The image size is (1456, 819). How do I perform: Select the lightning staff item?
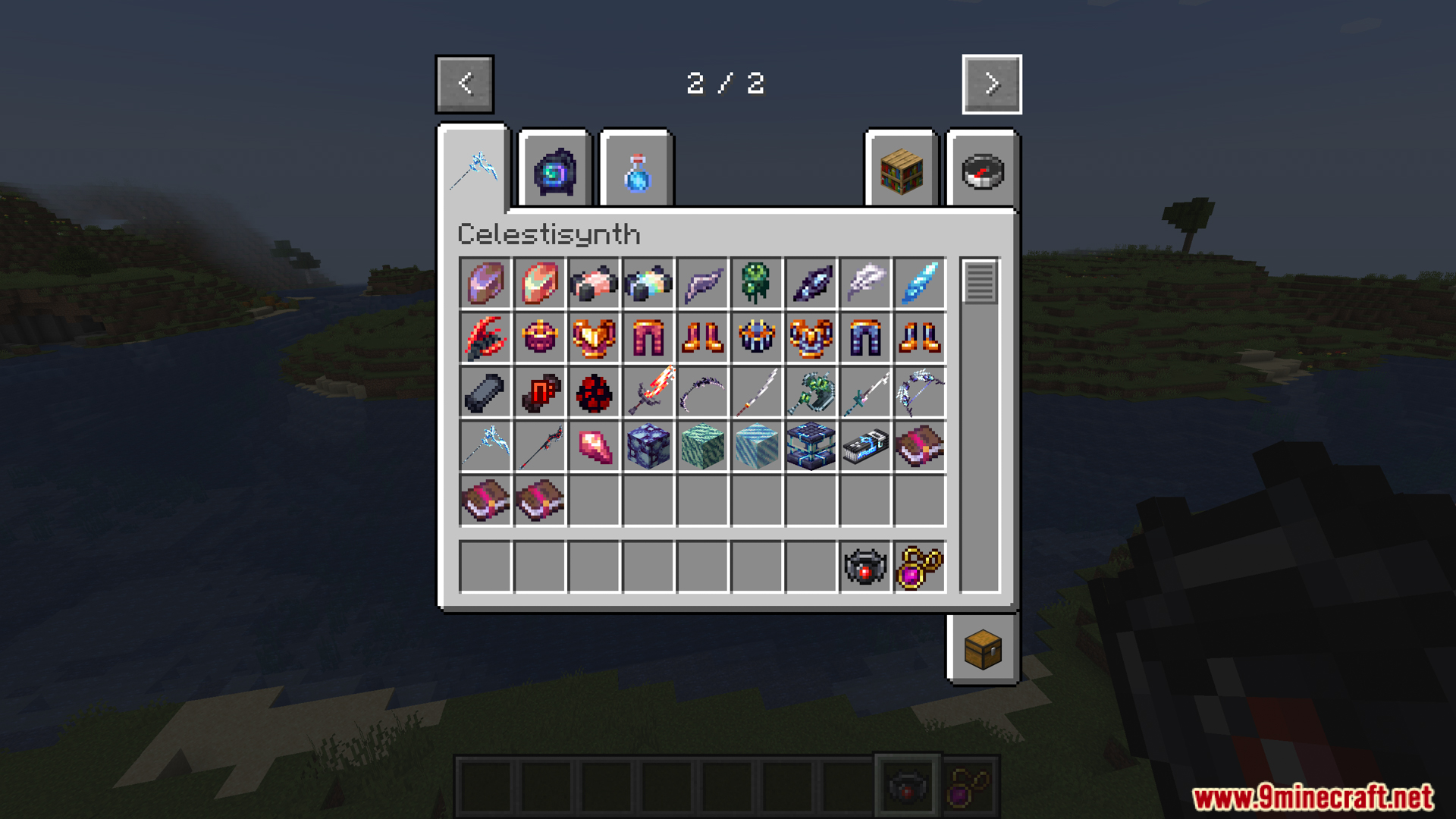point(485,447)
